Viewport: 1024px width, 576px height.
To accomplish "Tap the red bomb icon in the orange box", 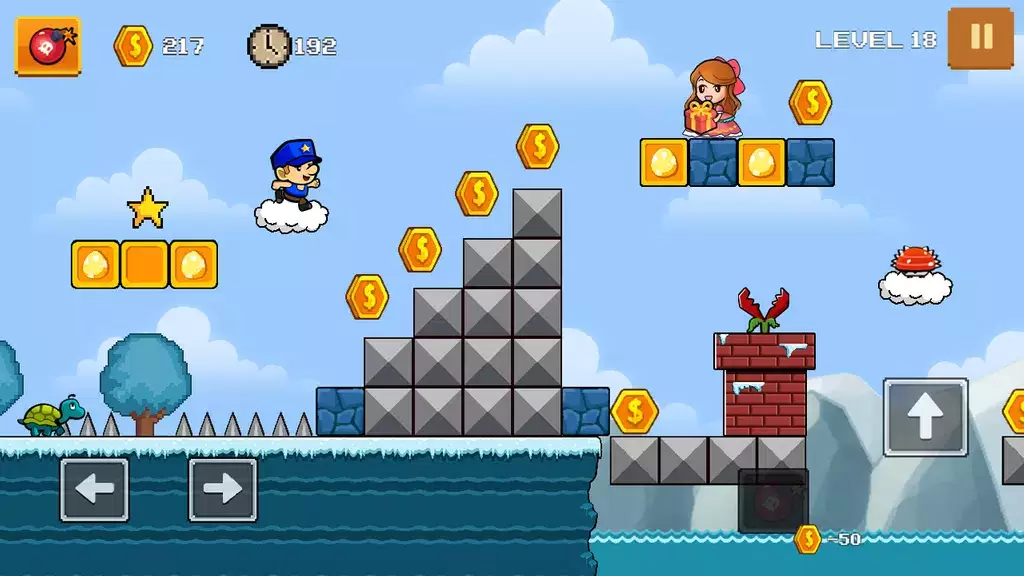I will click(x=47, y=46).
